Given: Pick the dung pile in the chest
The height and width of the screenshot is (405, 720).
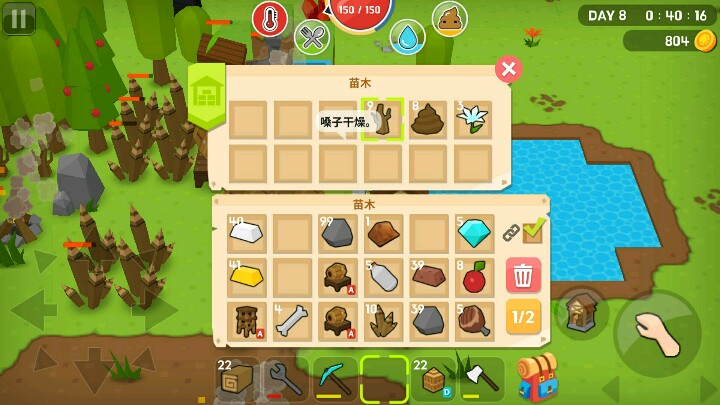Looking at the screenshot, I should (428, 120).
